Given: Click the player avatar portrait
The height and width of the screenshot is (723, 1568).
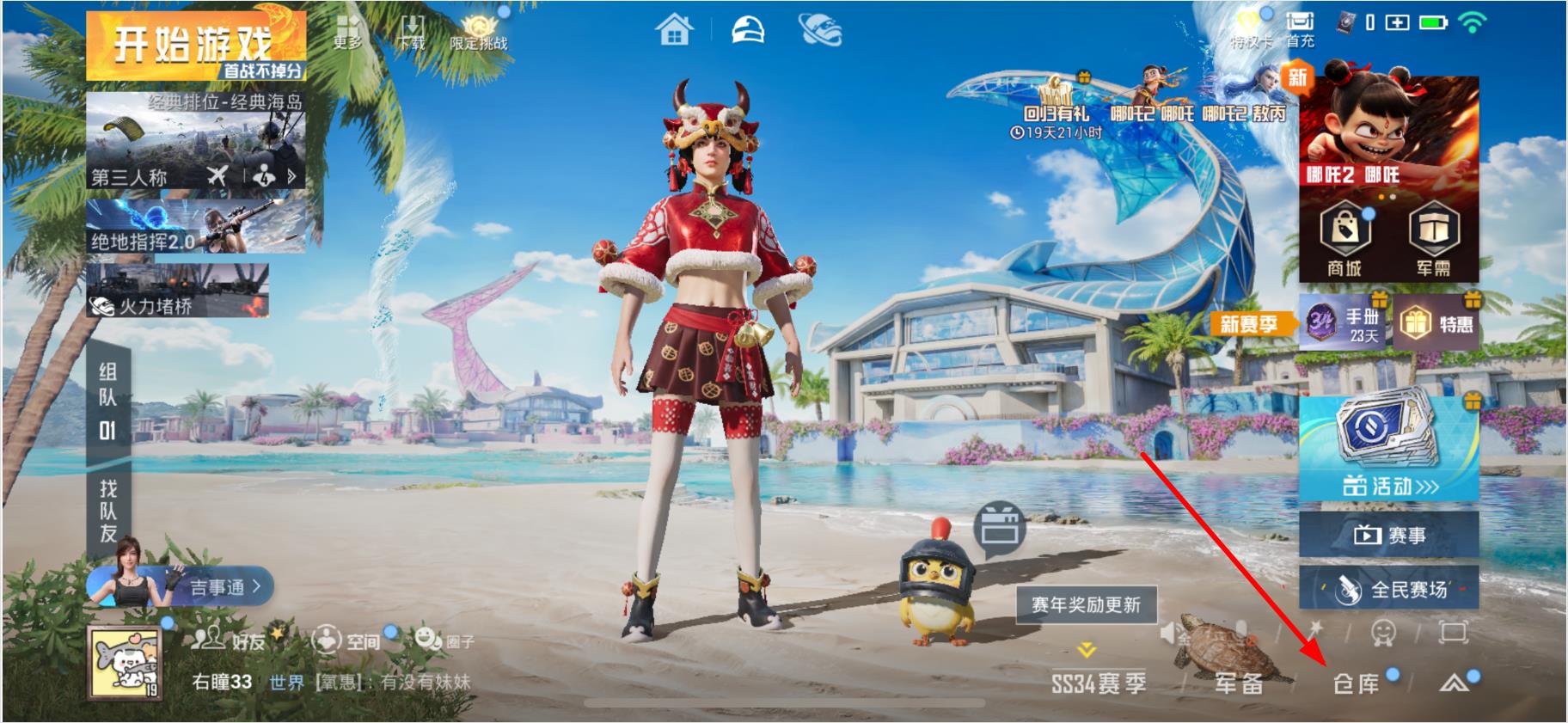Looking at the screenshot, I should (x=125, y=664).
